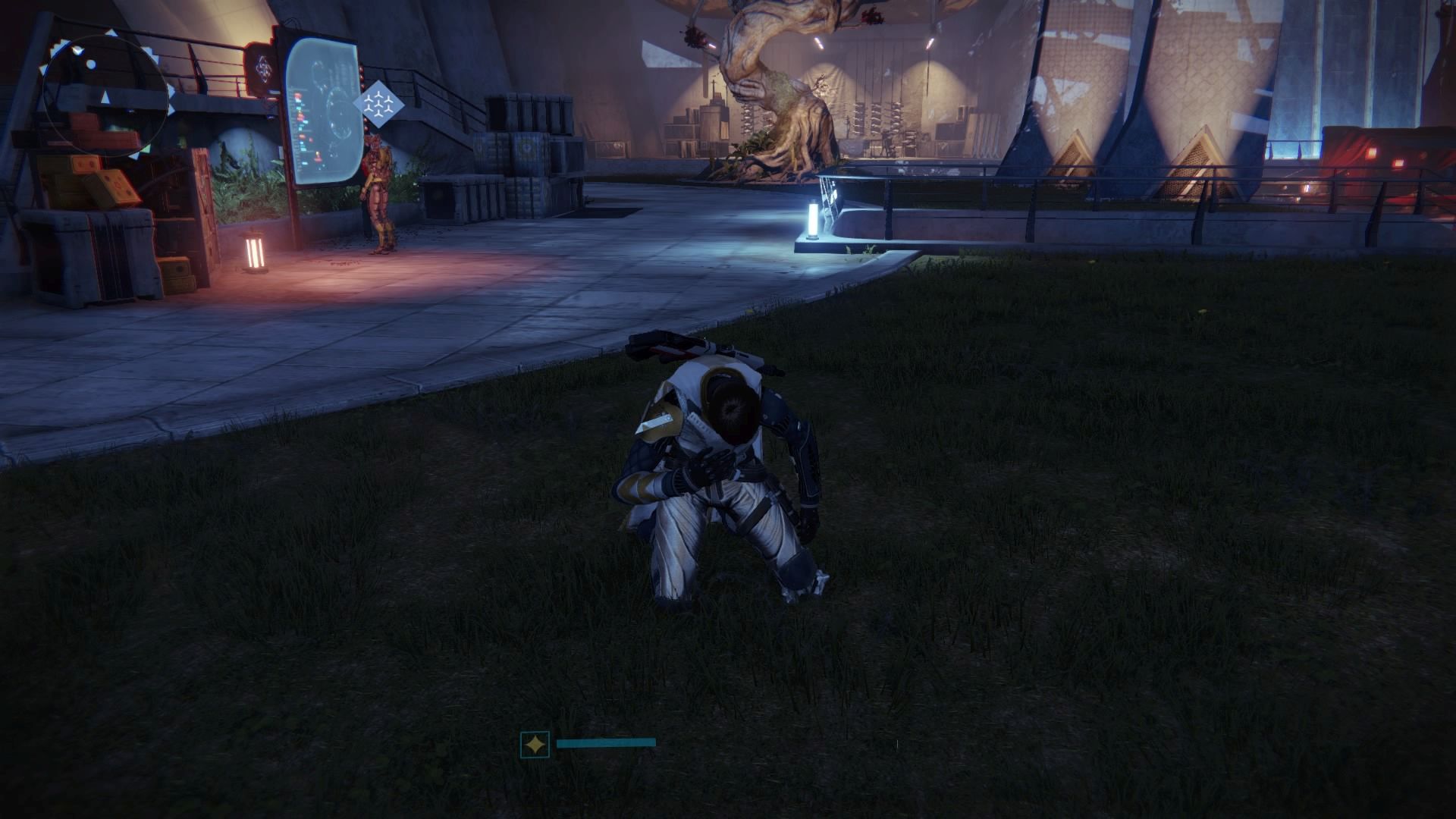Viewport: 1456px width, 819px height.
Task: Click the super ability star icon
Action: [x=535, y=745]
